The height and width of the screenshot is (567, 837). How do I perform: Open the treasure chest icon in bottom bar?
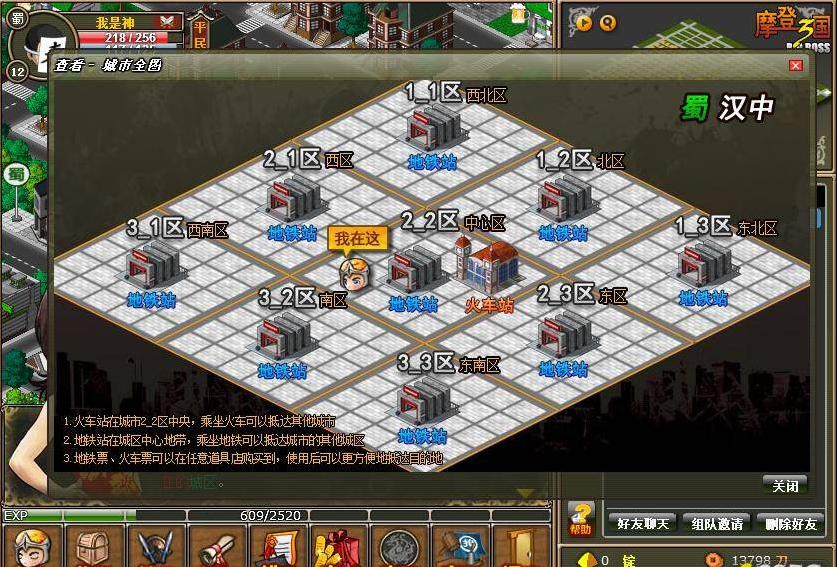[x=93, y=548]
